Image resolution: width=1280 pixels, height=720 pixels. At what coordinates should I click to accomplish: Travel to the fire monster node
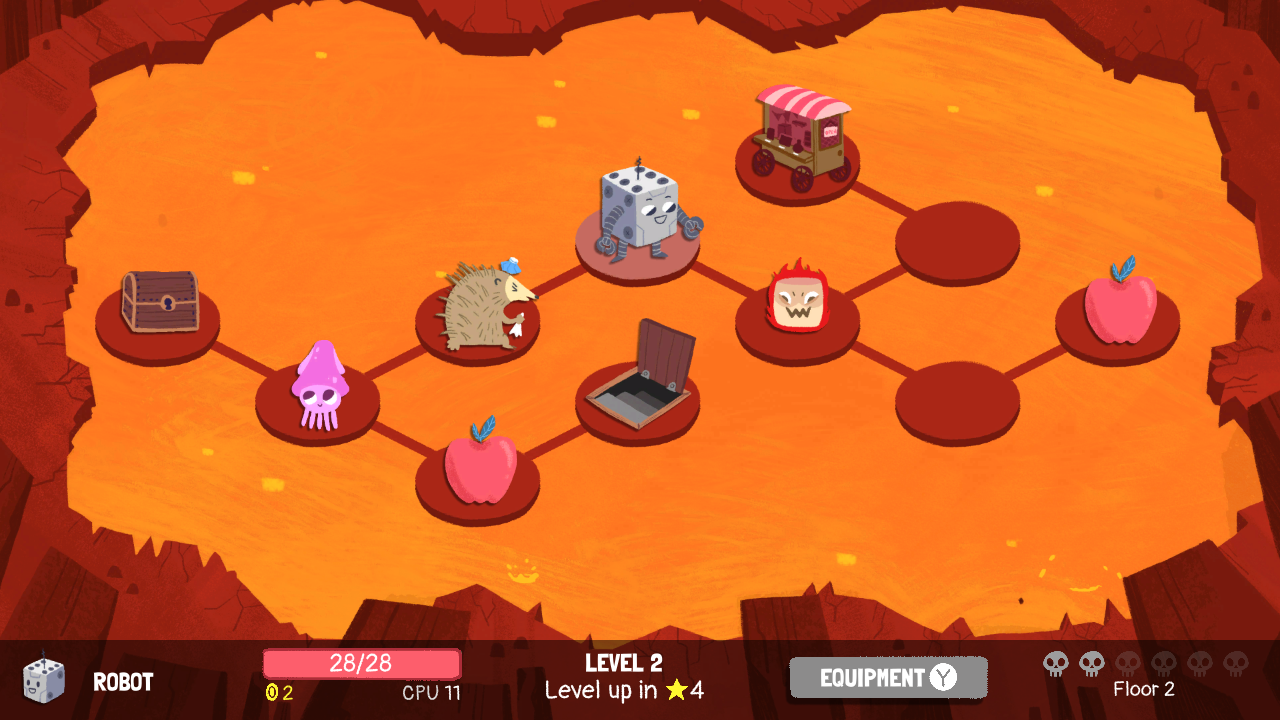(797, 298)
